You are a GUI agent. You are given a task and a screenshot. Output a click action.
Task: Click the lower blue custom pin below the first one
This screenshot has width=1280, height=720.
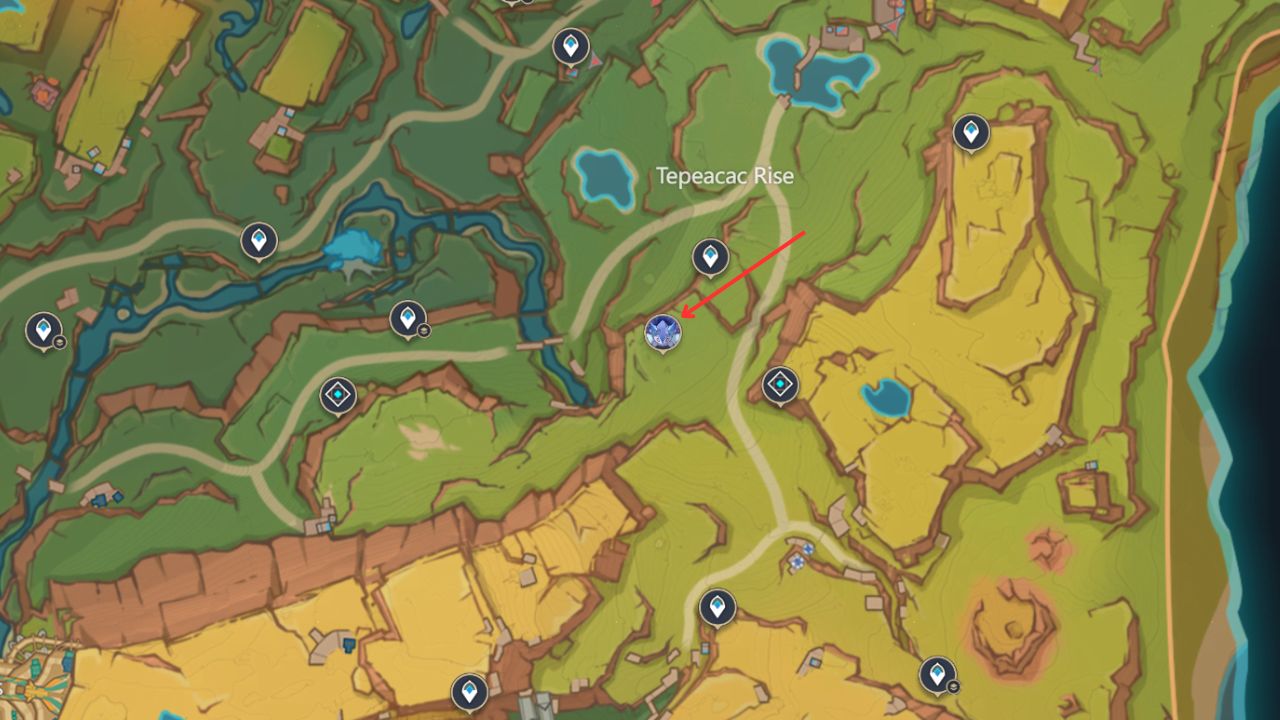tap(798, 562)
